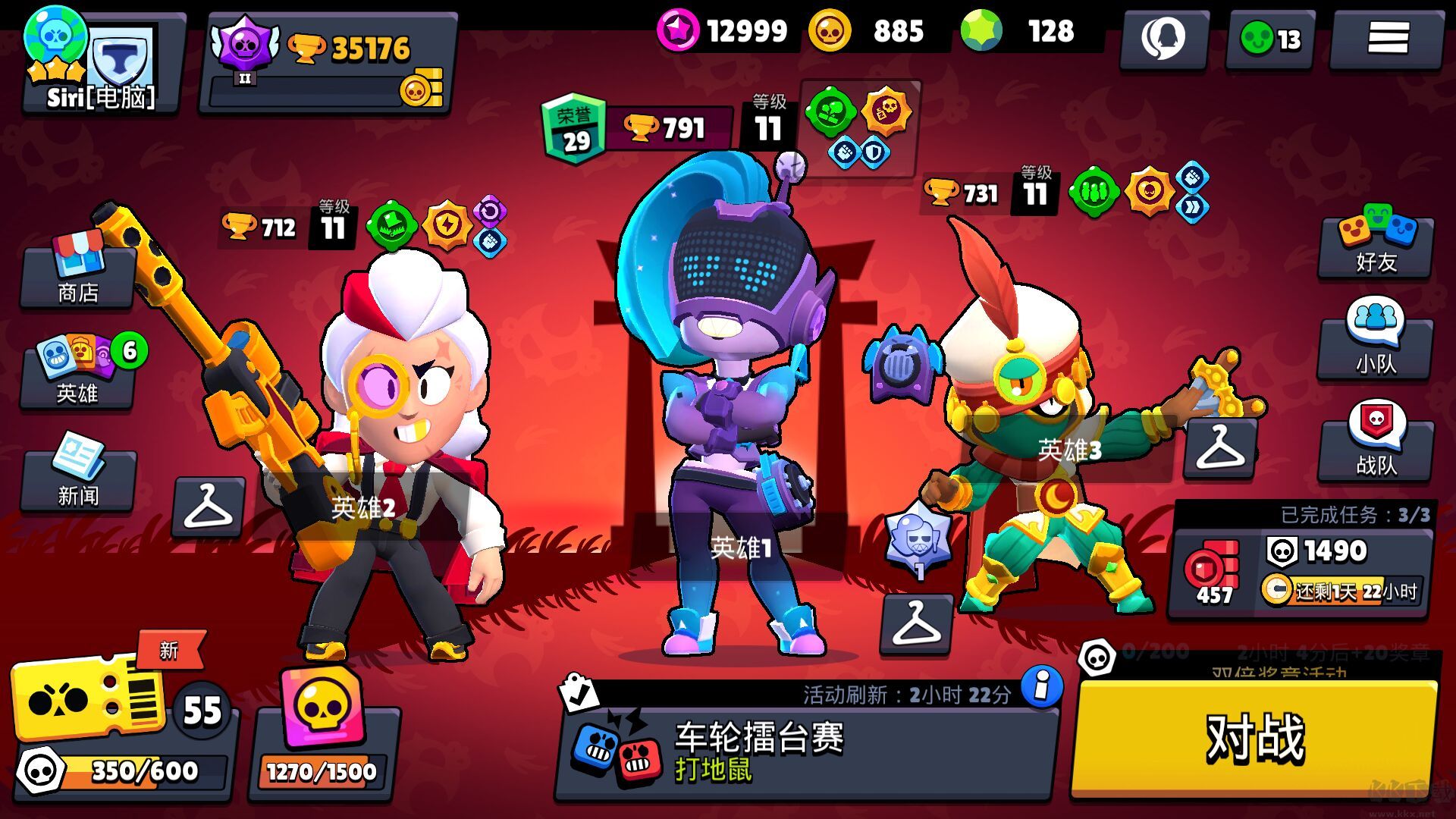The image size is (1456, 819).
Task: Open the hamburger main menu
Action: 1388,38
